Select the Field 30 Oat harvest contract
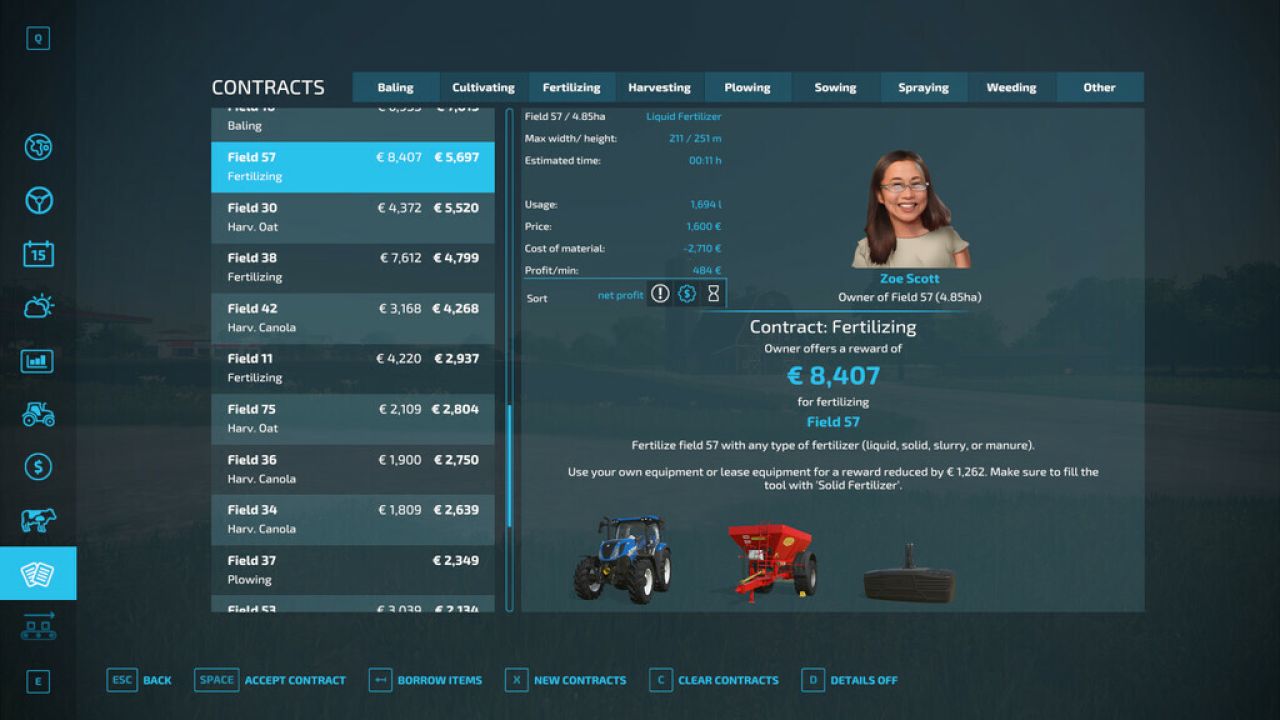Screen dimensions: 1280x720 [x=352, y=217]
